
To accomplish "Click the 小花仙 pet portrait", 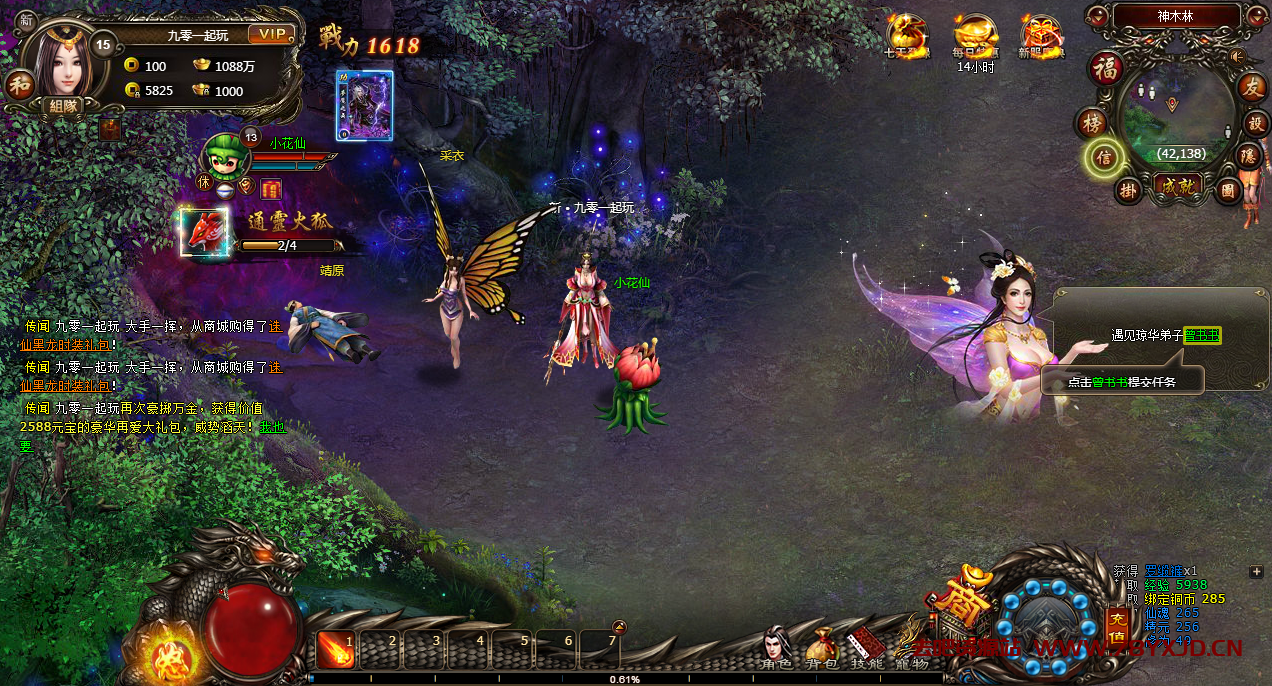I will click(x=224, y=154).
